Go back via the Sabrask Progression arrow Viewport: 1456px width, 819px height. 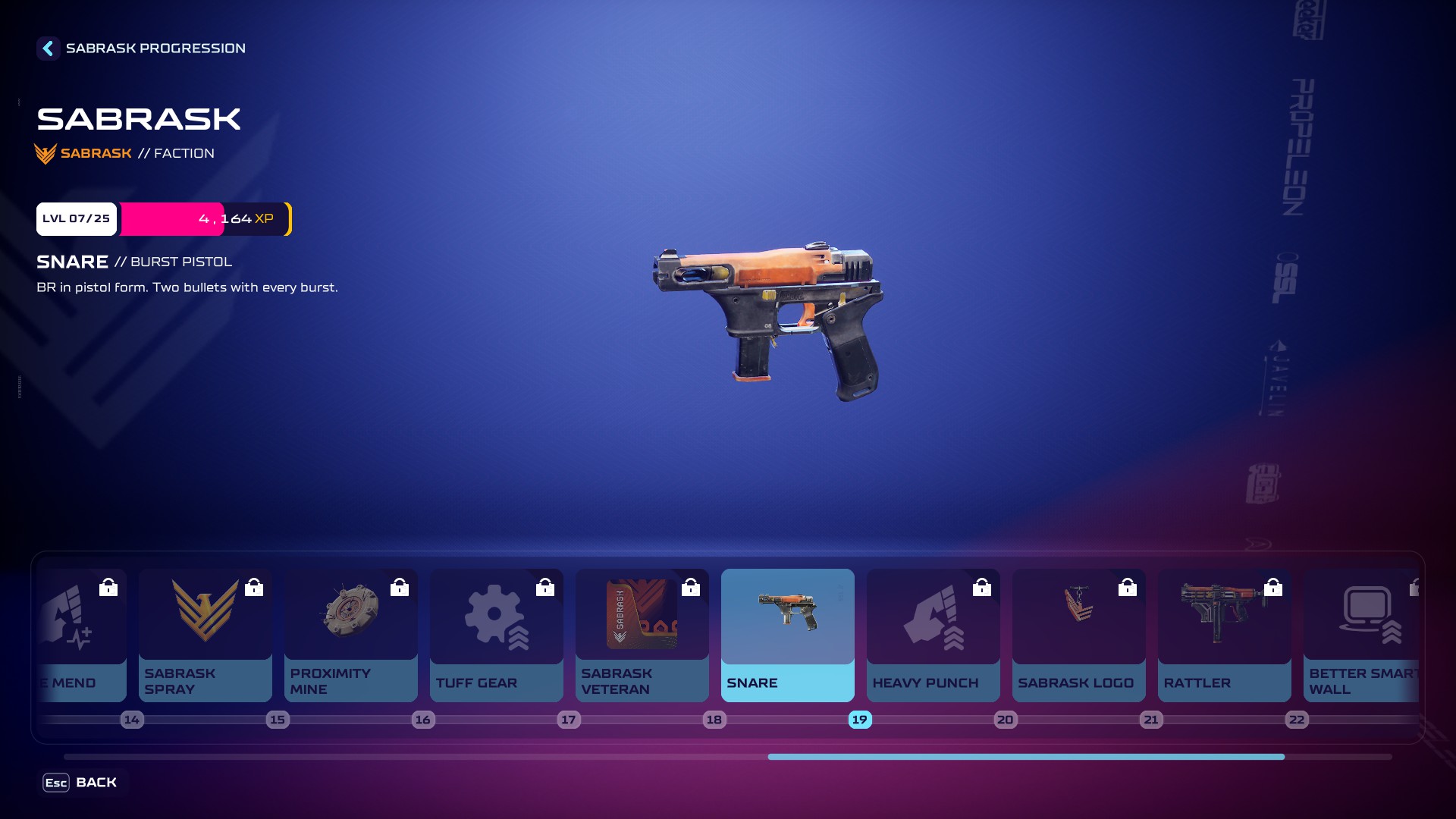point(48,49)
